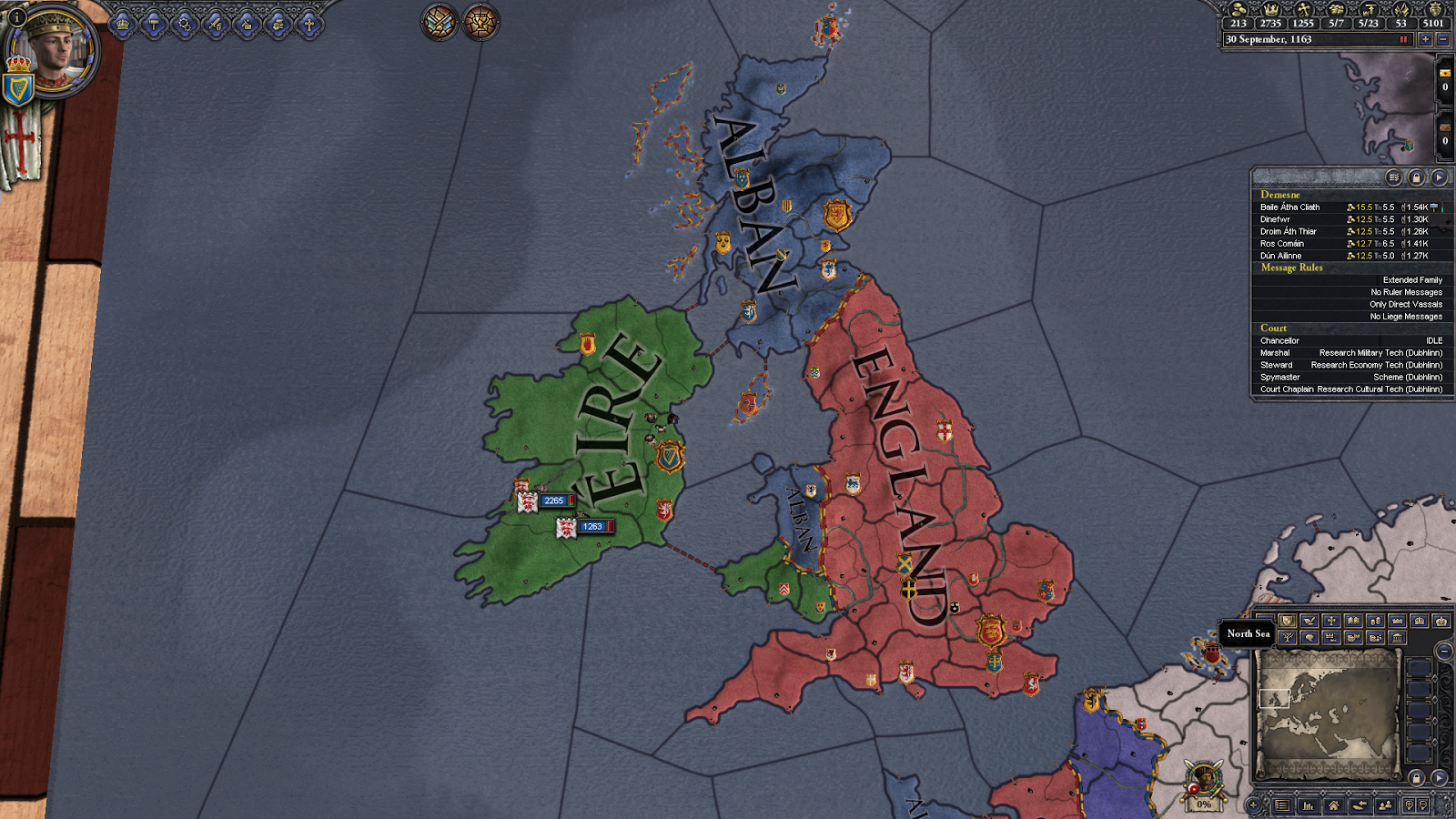Click the IDLE chancellor assignment link

click(x=1434, y=340)
